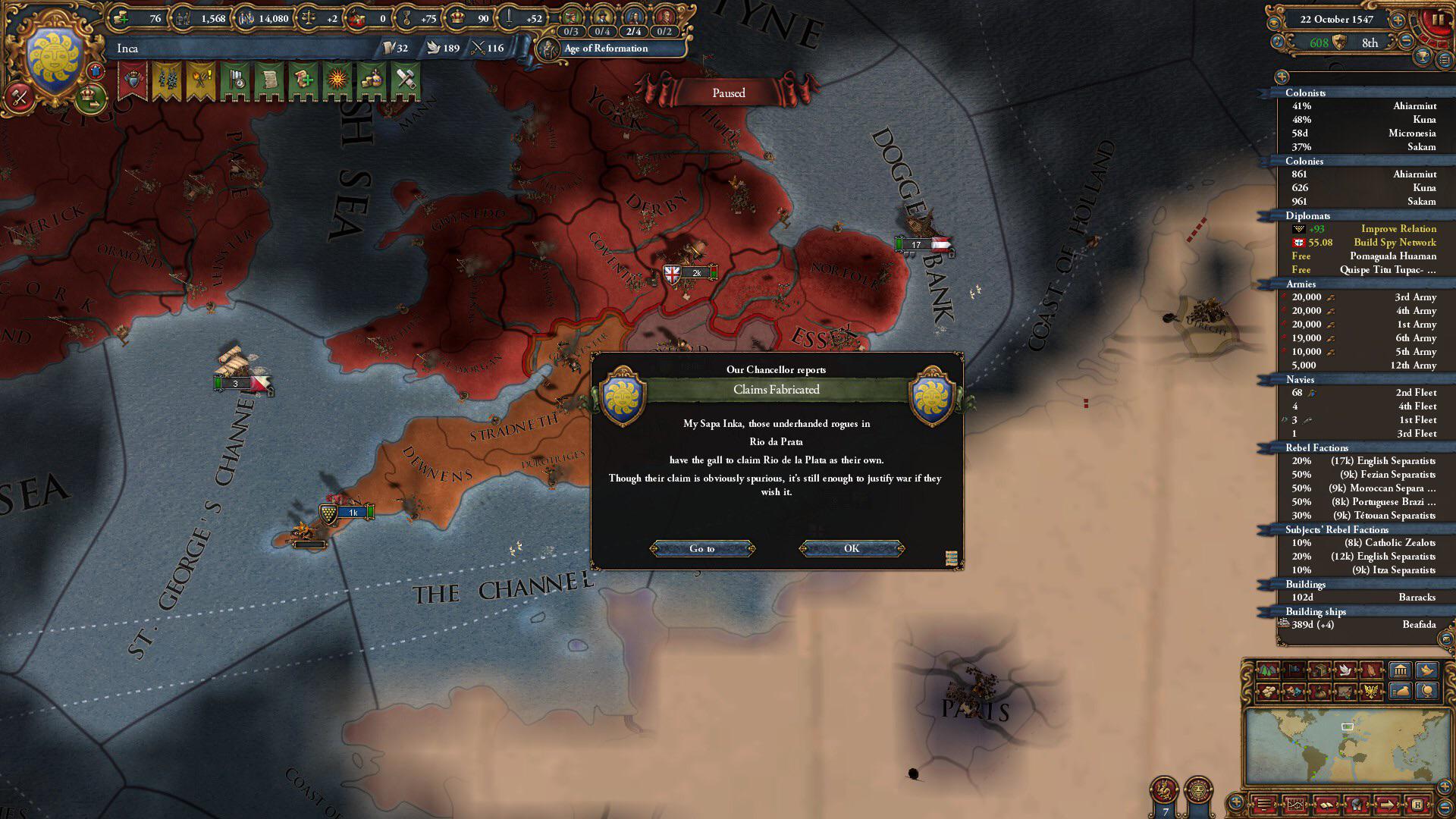Choose Go to in the claims popup
This screenshot has width=1456, height=819.
point(702,548)
